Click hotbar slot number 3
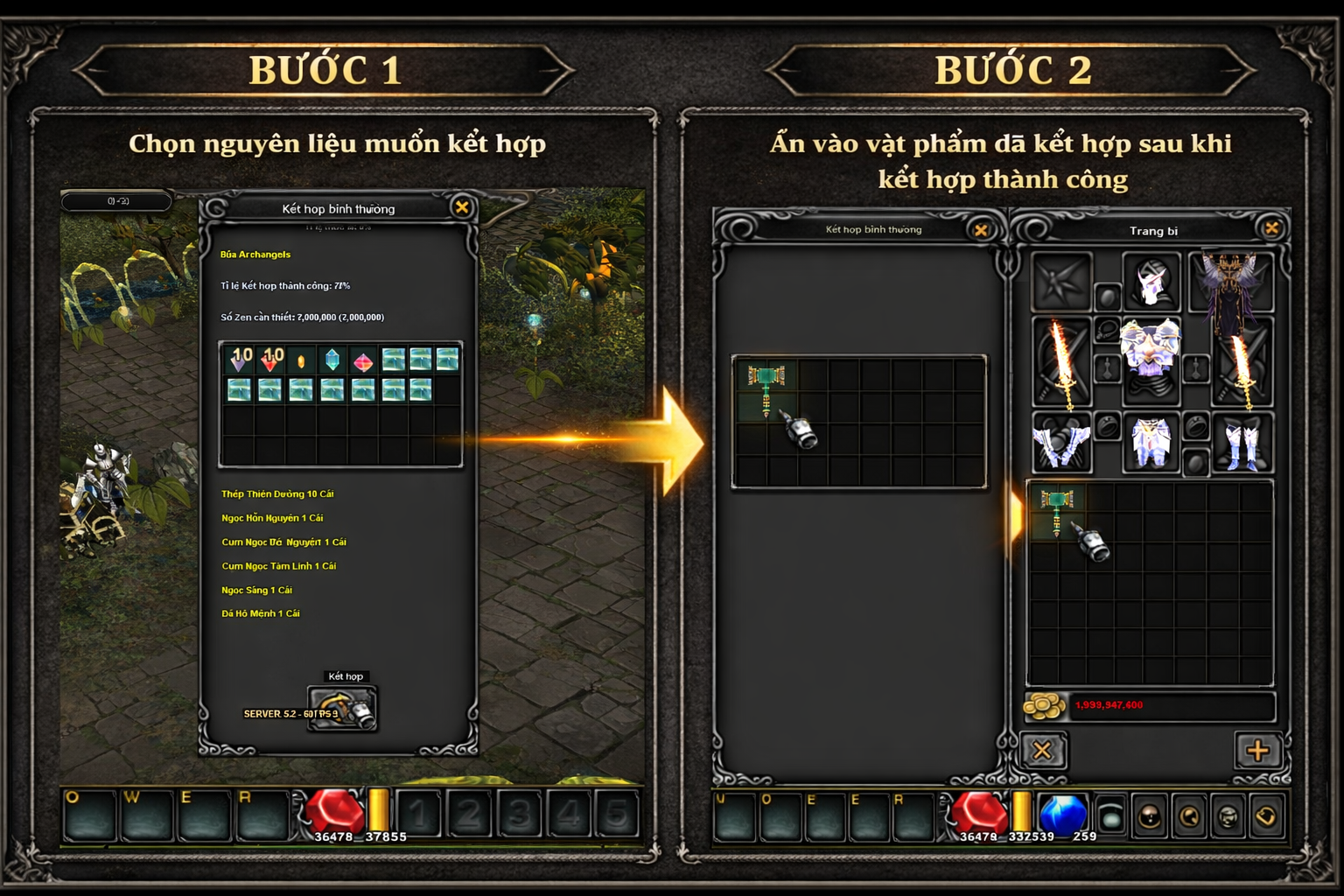1344x896 pixels. point(519,814)
